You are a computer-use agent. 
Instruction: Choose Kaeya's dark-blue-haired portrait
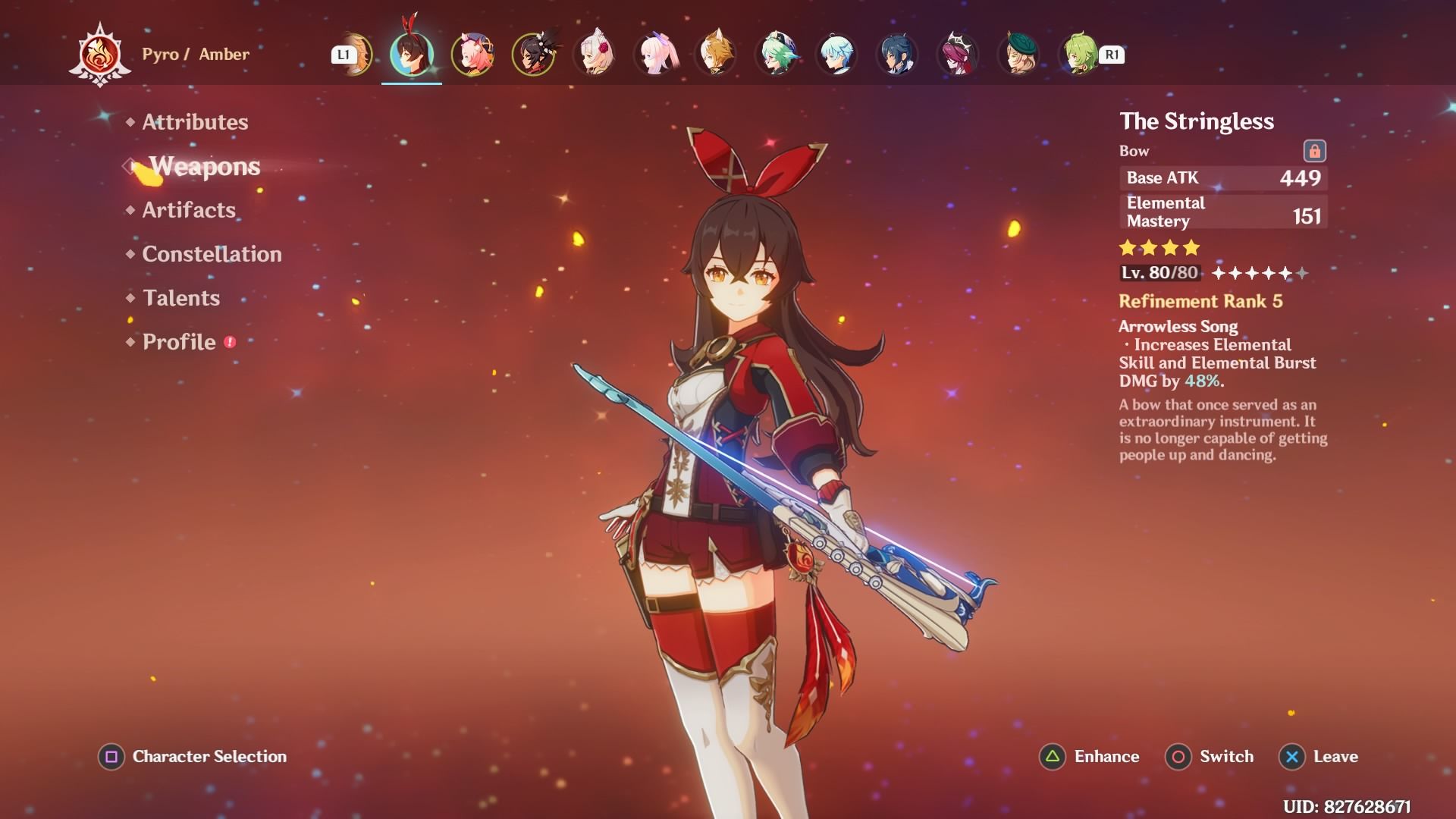pos(897,55)
